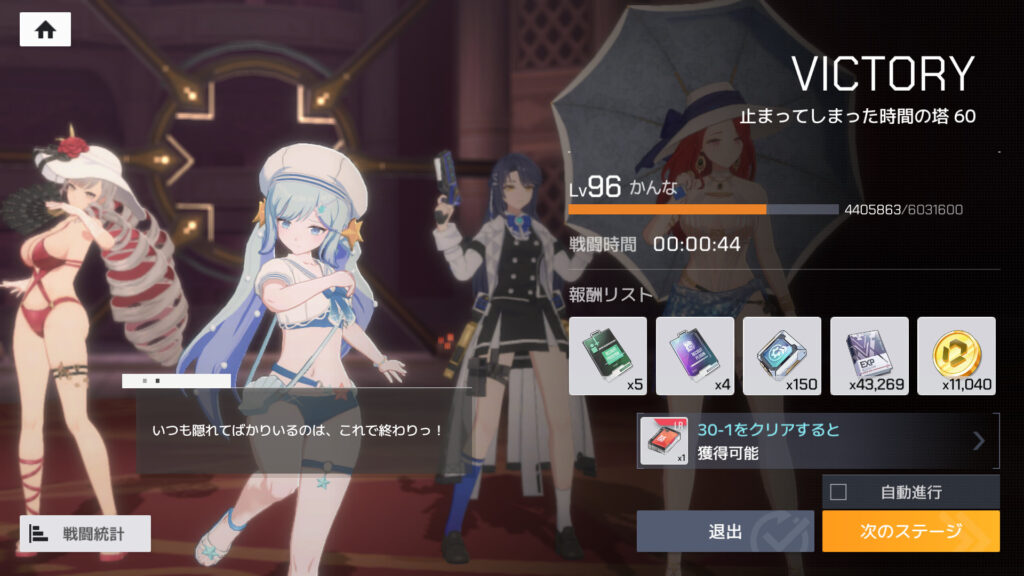
Task: Go to the home screen
Action: (x=45, y=30)
